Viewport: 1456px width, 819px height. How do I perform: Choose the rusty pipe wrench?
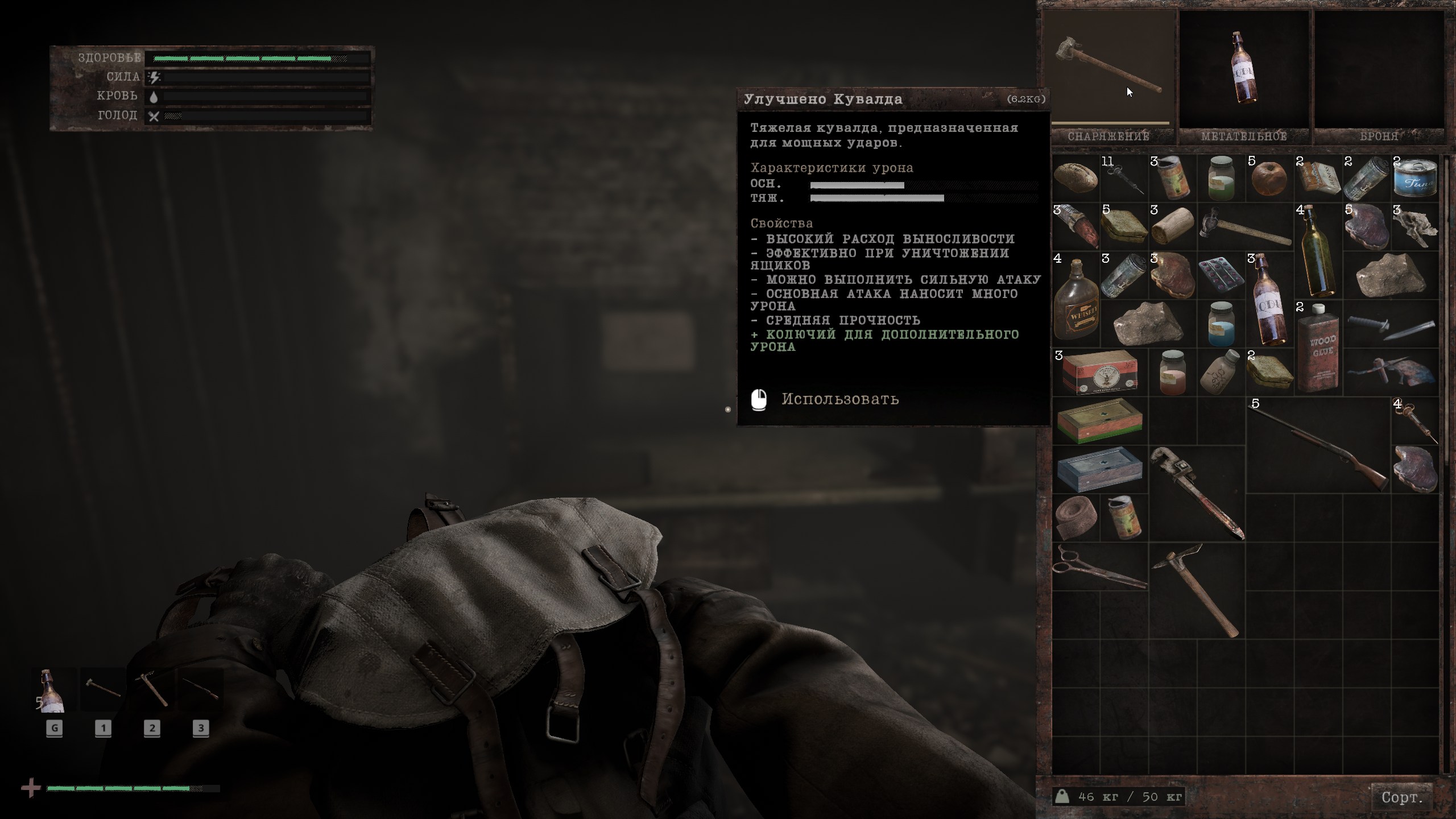coord(1196,493)
